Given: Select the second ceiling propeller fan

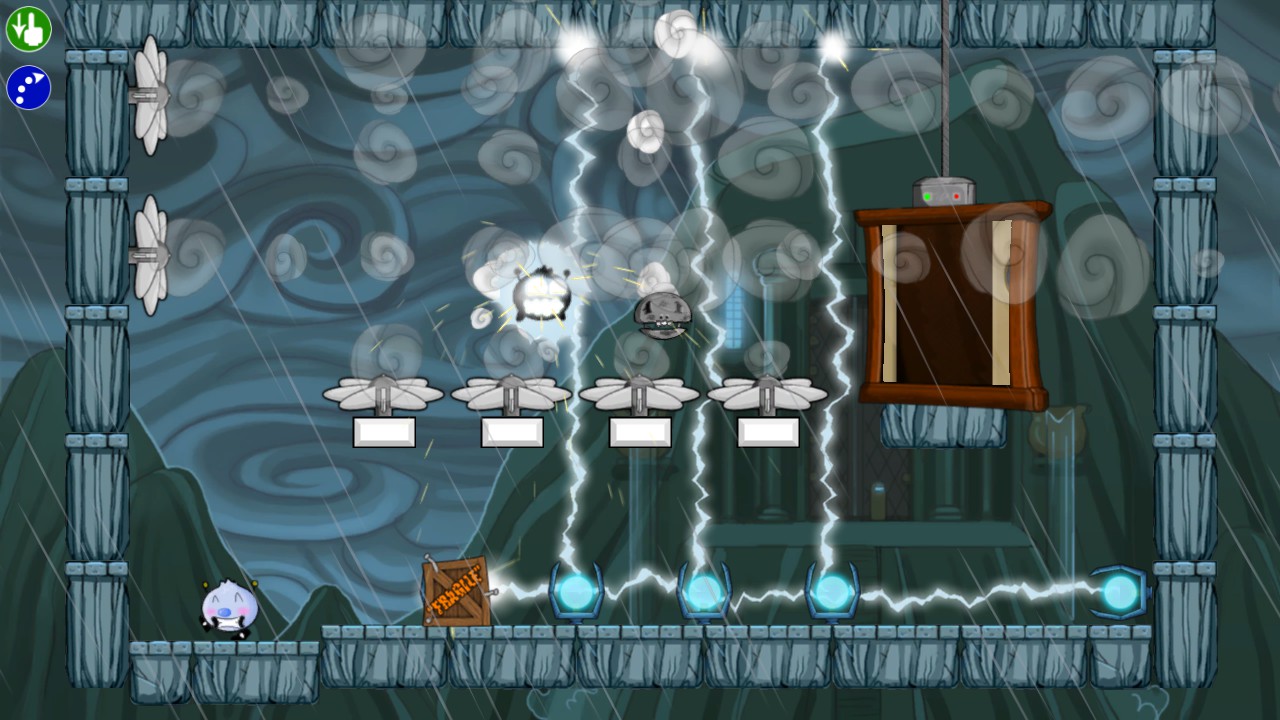Looking at the screenshot, I should [x=511, y=390].
